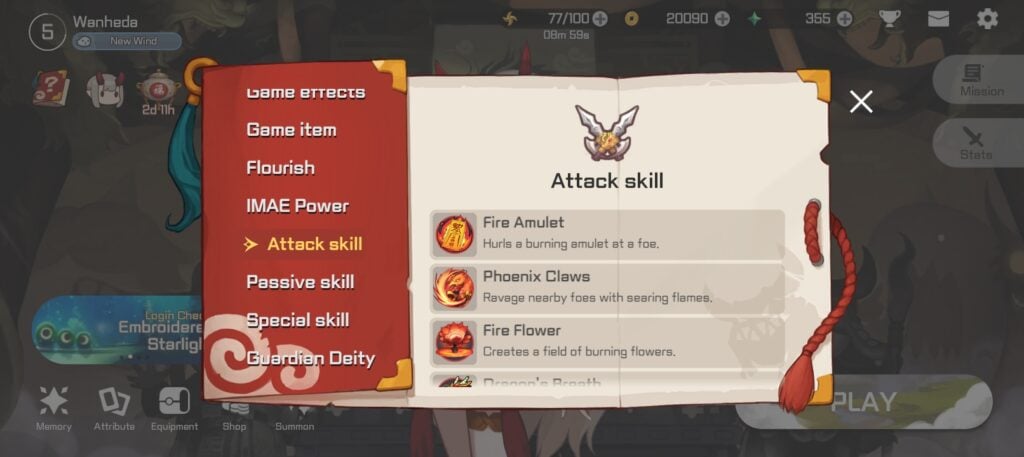Viewport: 1024px width, 457px height.
Task: Open the mail envelope icon
Action: (x=938, y=19)
